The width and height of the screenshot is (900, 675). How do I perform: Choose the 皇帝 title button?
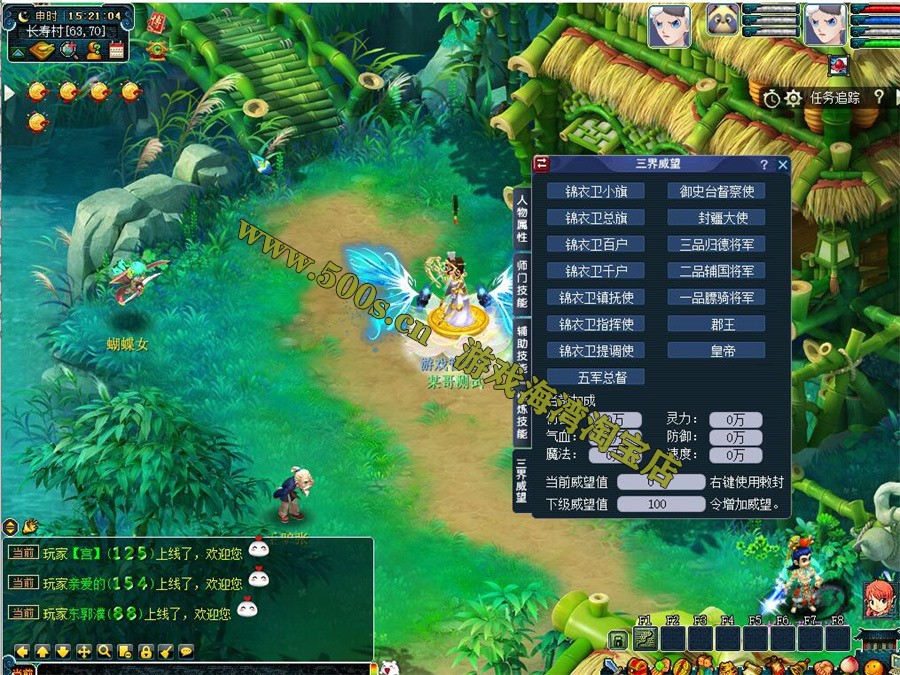click(716, 351)
